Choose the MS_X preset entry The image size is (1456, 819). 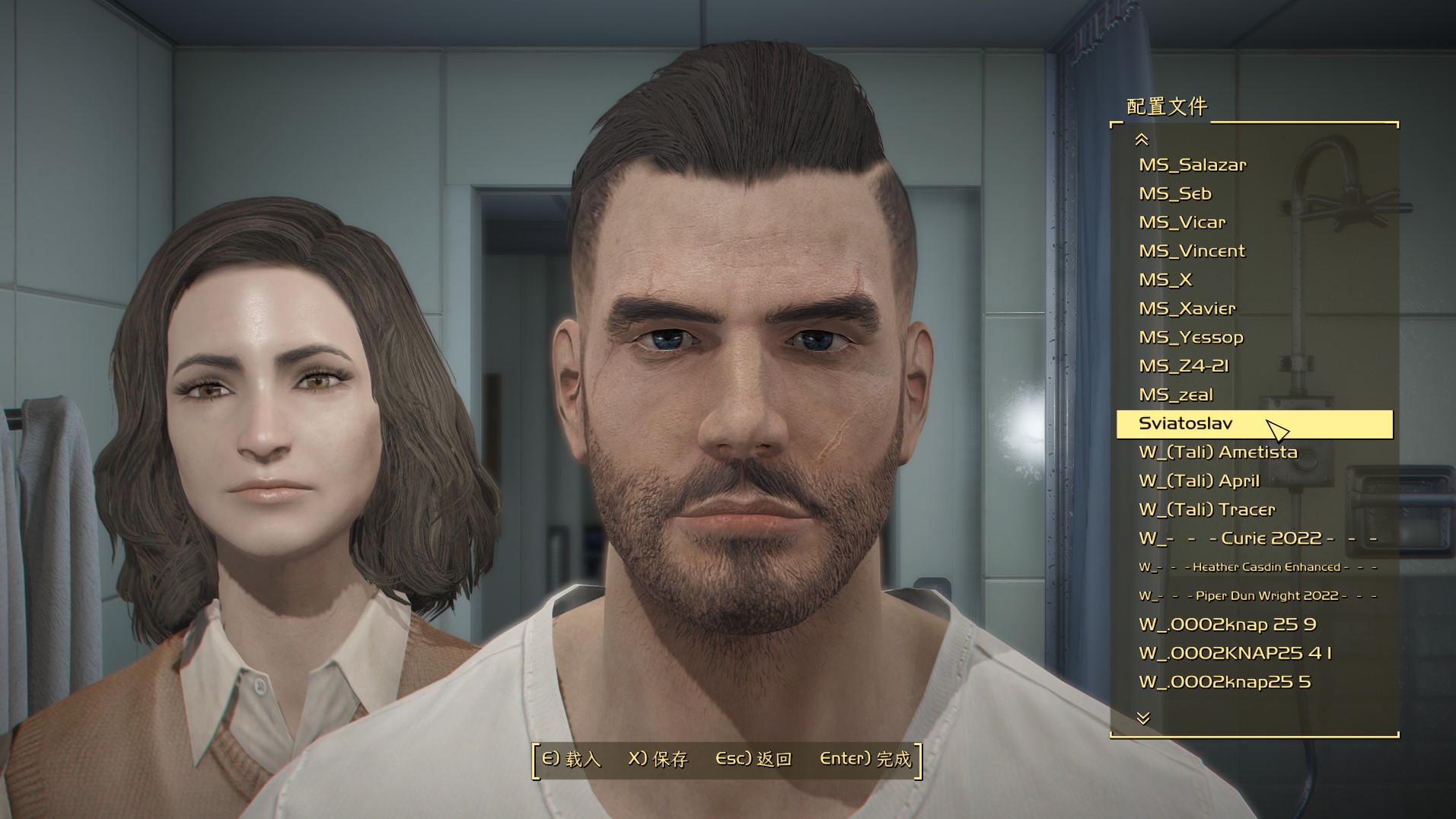[x=1164, y=280]
